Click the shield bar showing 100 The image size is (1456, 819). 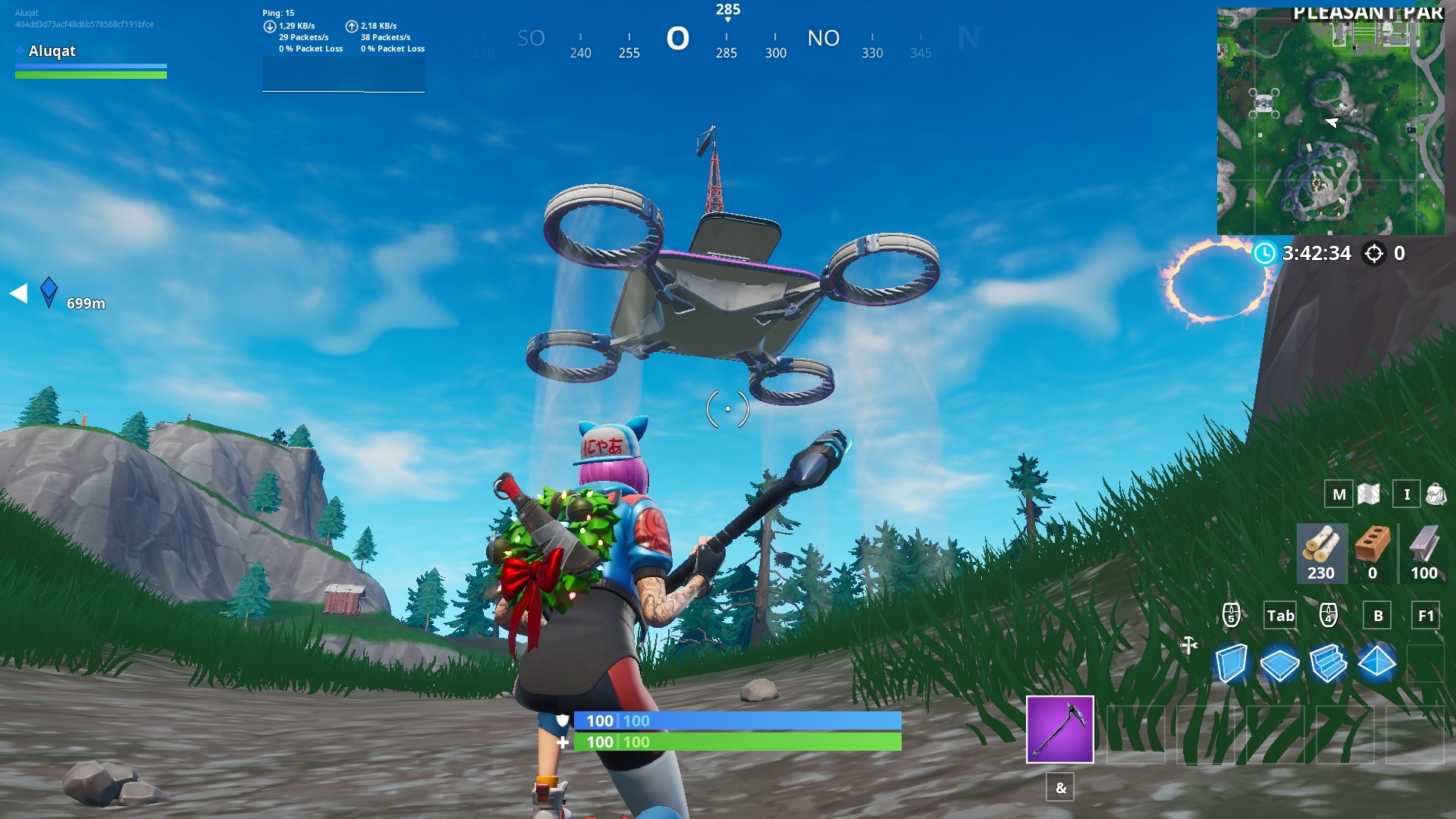[737, 721]
